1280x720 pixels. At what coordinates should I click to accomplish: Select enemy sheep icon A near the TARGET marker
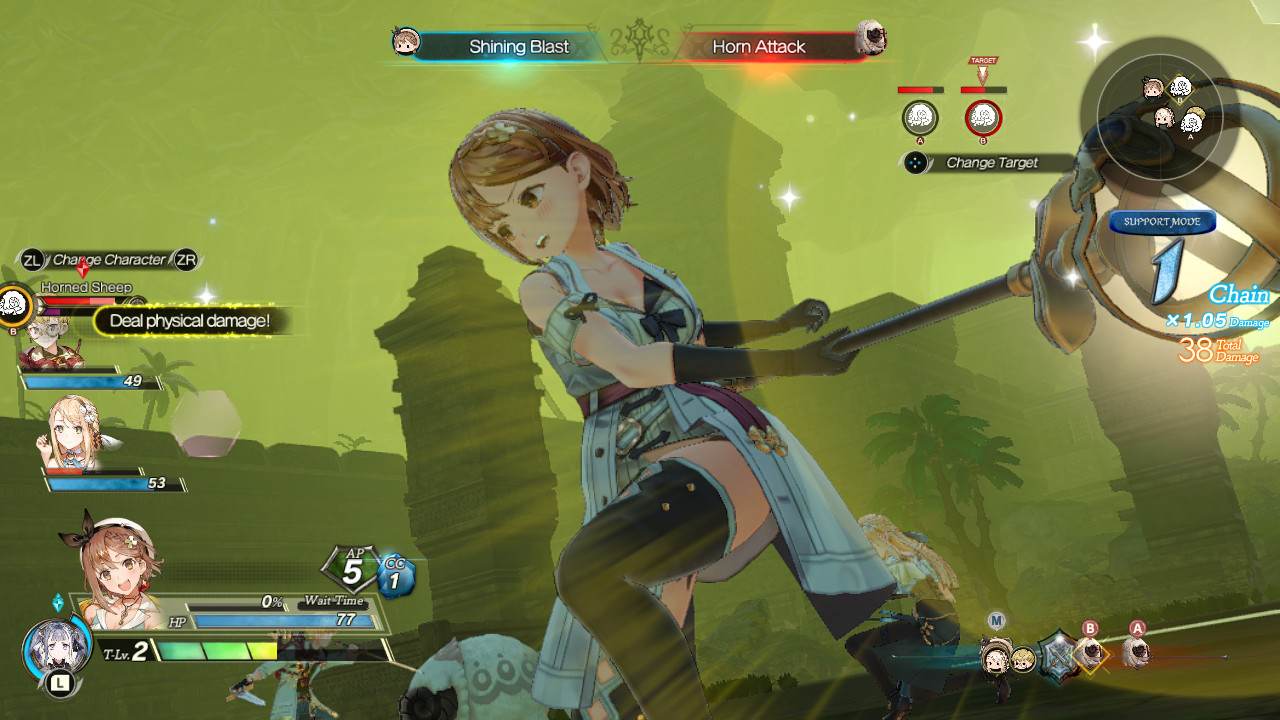click(x=921, y=118)
